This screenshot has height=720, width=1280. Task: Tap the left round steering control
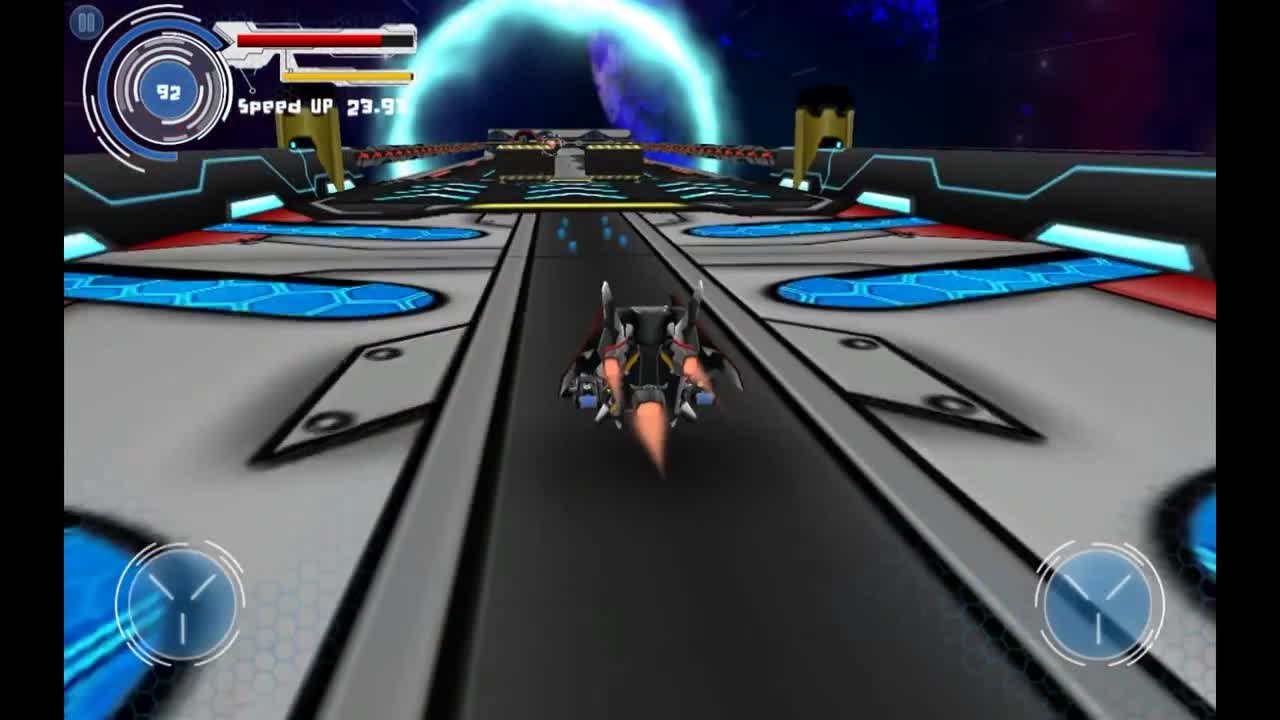(x=181, y=604)
